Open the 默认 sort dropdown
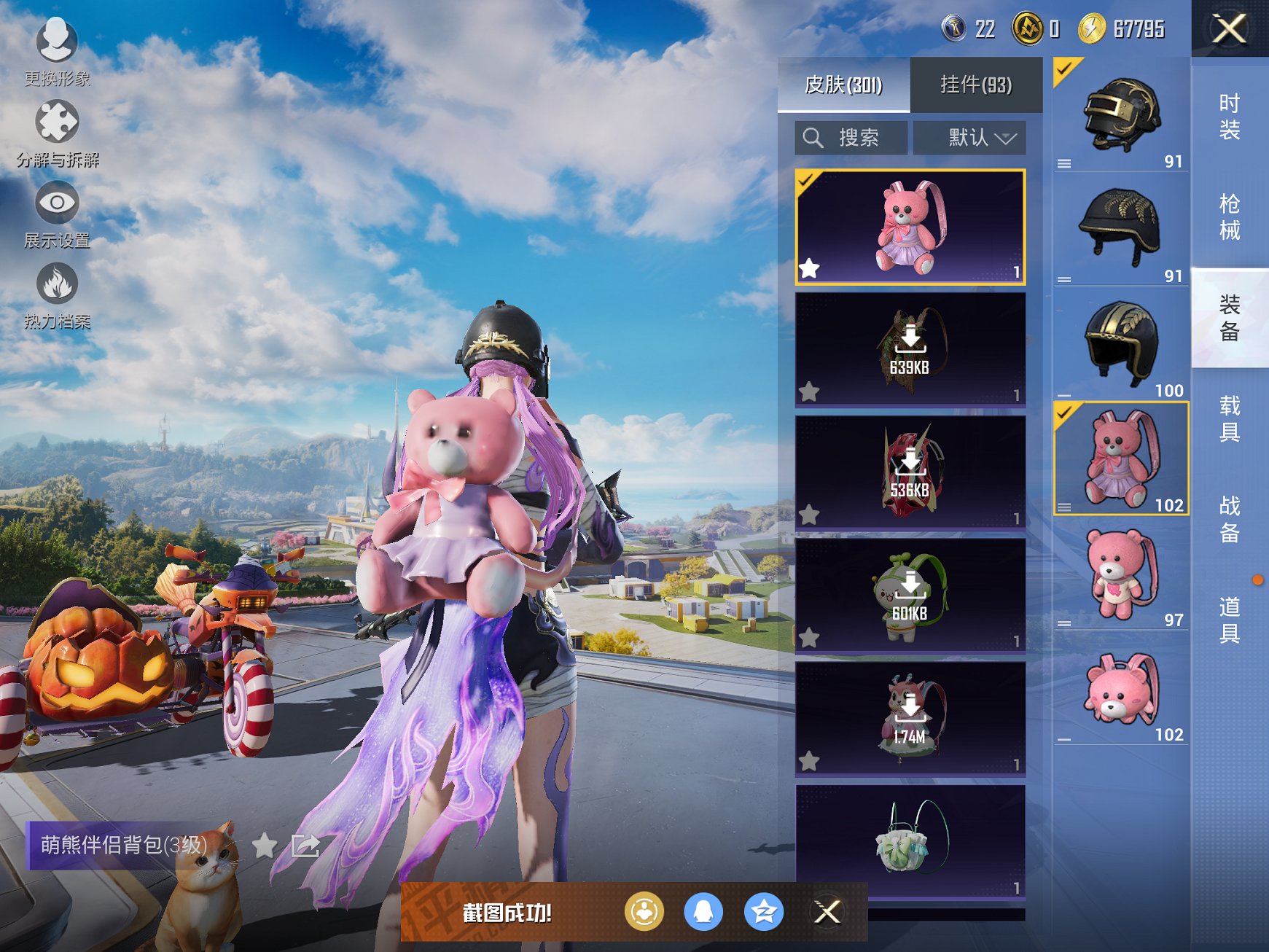The width and height of the screenshot is (1269, 952). point(969,138)
